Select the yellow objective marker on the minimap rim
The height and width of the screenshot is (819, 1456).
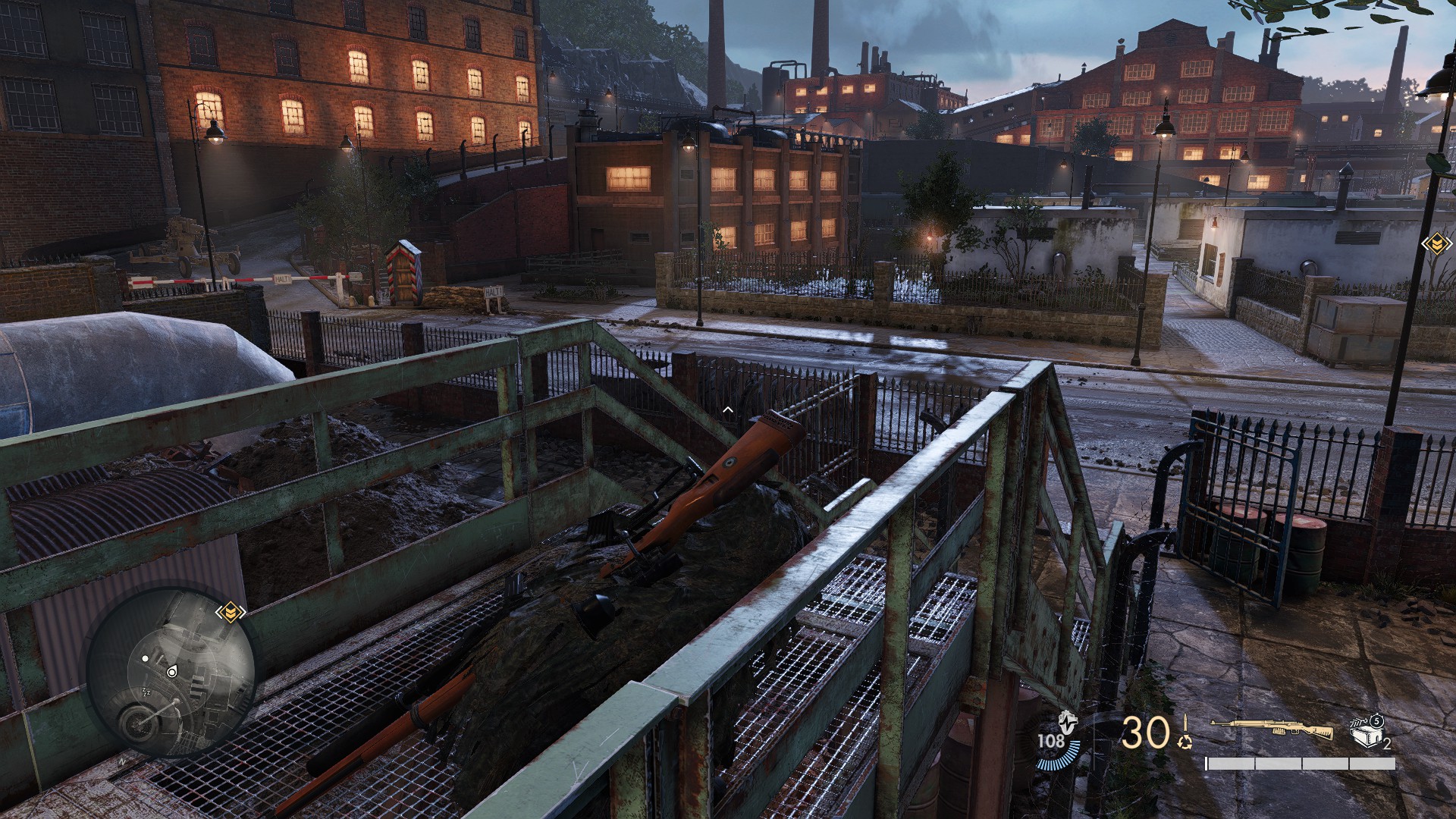229,612
